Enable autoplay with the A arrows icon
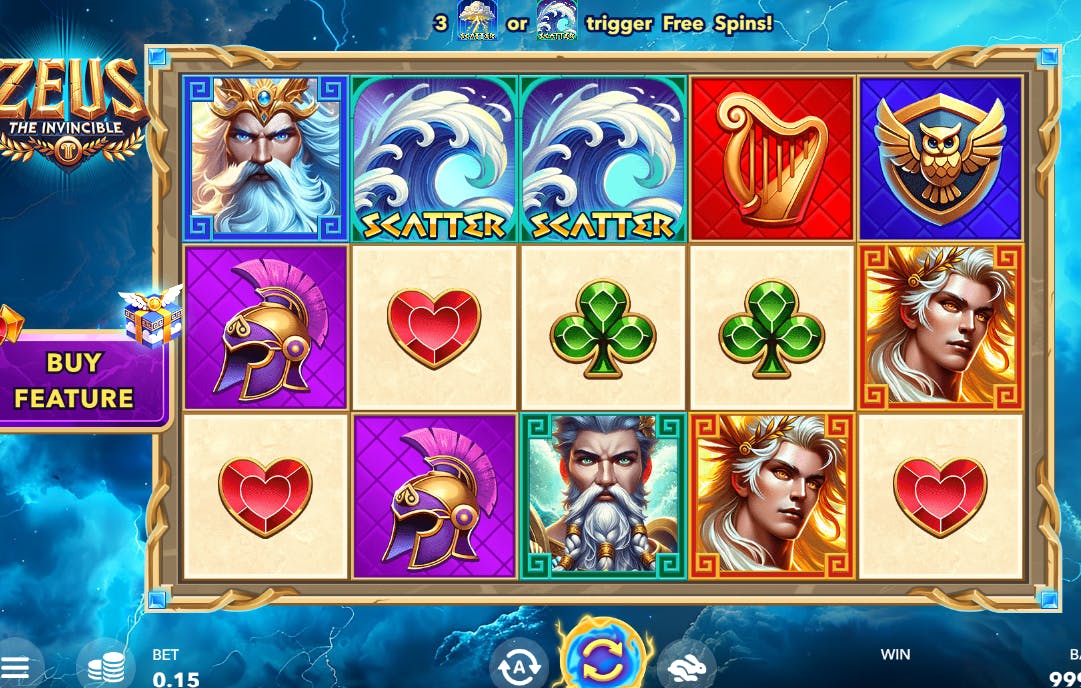 (519, 665)
